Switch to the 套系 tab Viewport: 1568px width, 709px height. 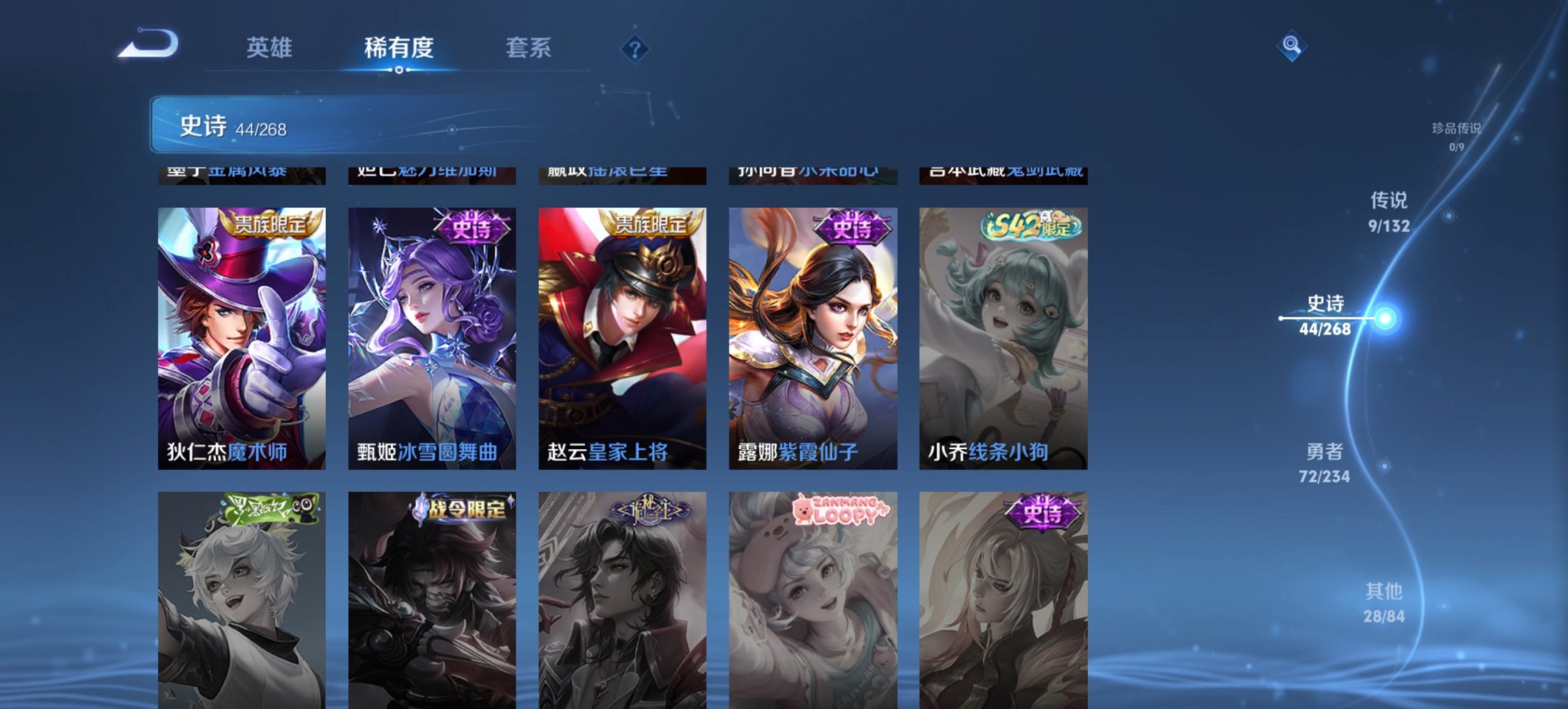click(x=529, y=48)
